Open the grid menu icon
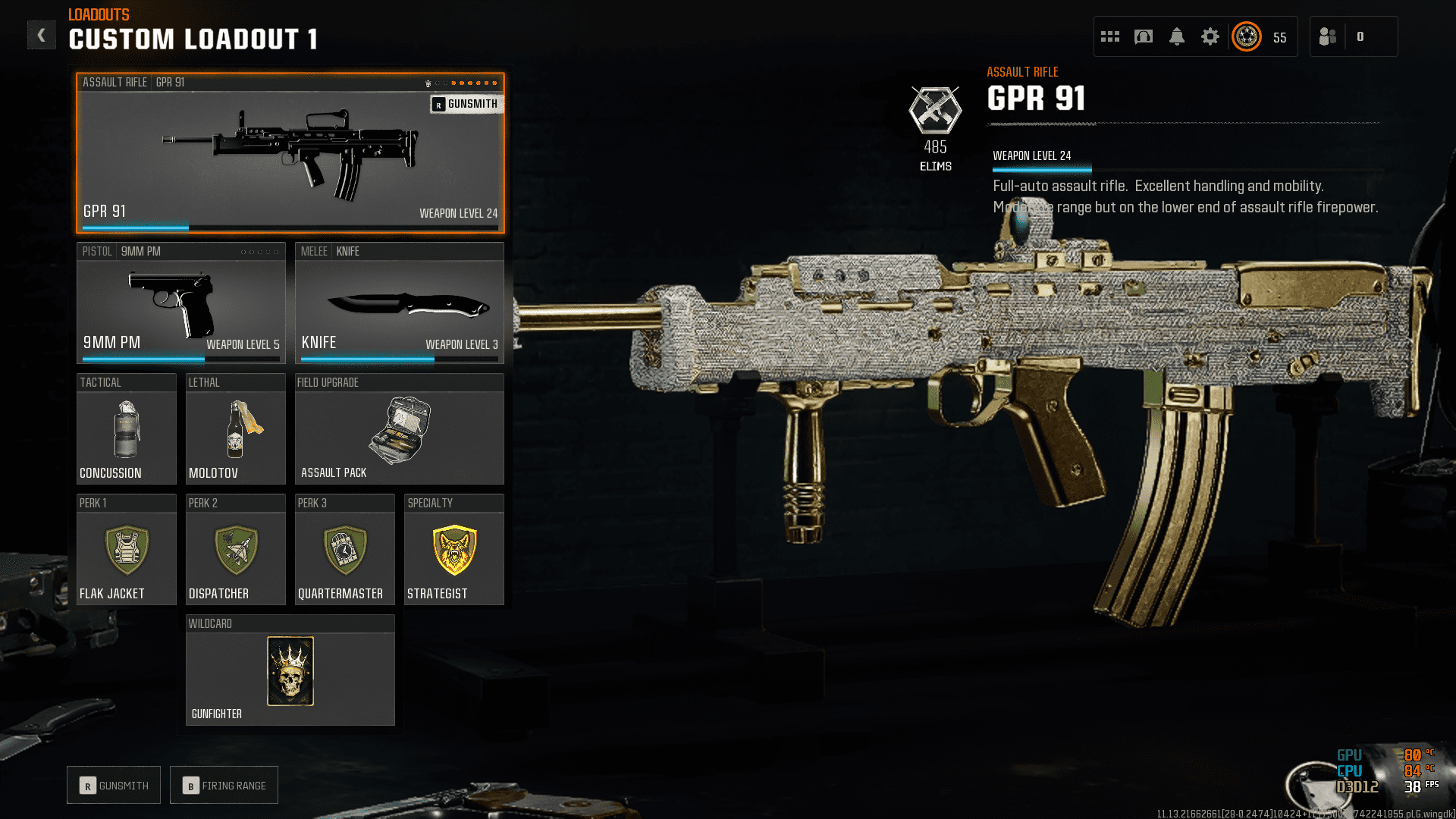 [x=1110, y=36]
